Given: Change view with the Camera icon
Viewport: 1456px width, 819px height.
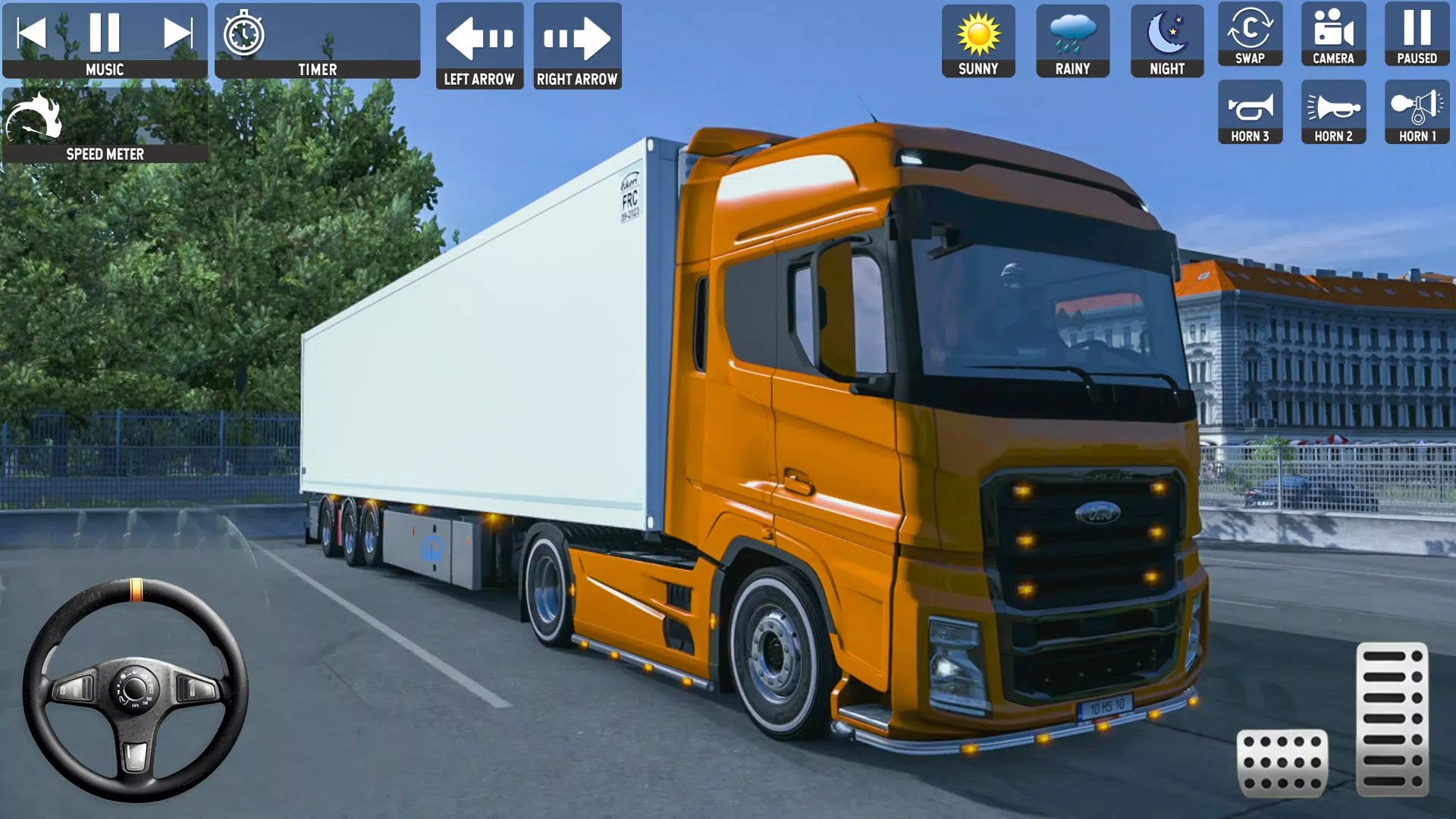Looking at the screenshot, I should 1333,34.
